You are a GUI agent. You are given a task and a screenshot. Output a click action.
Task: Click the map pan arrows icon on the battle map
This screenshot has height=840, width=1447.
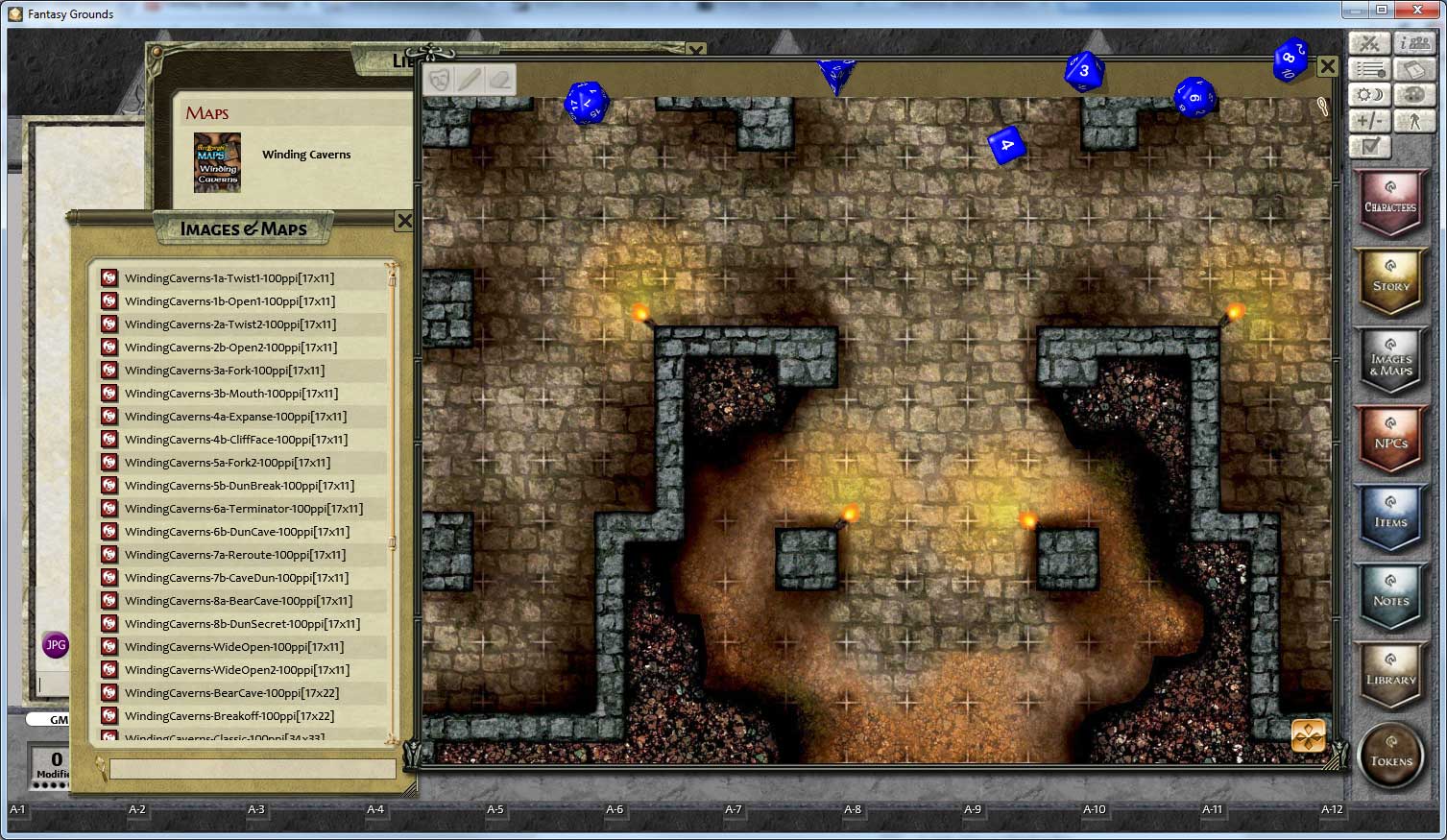pos(1309,733)
